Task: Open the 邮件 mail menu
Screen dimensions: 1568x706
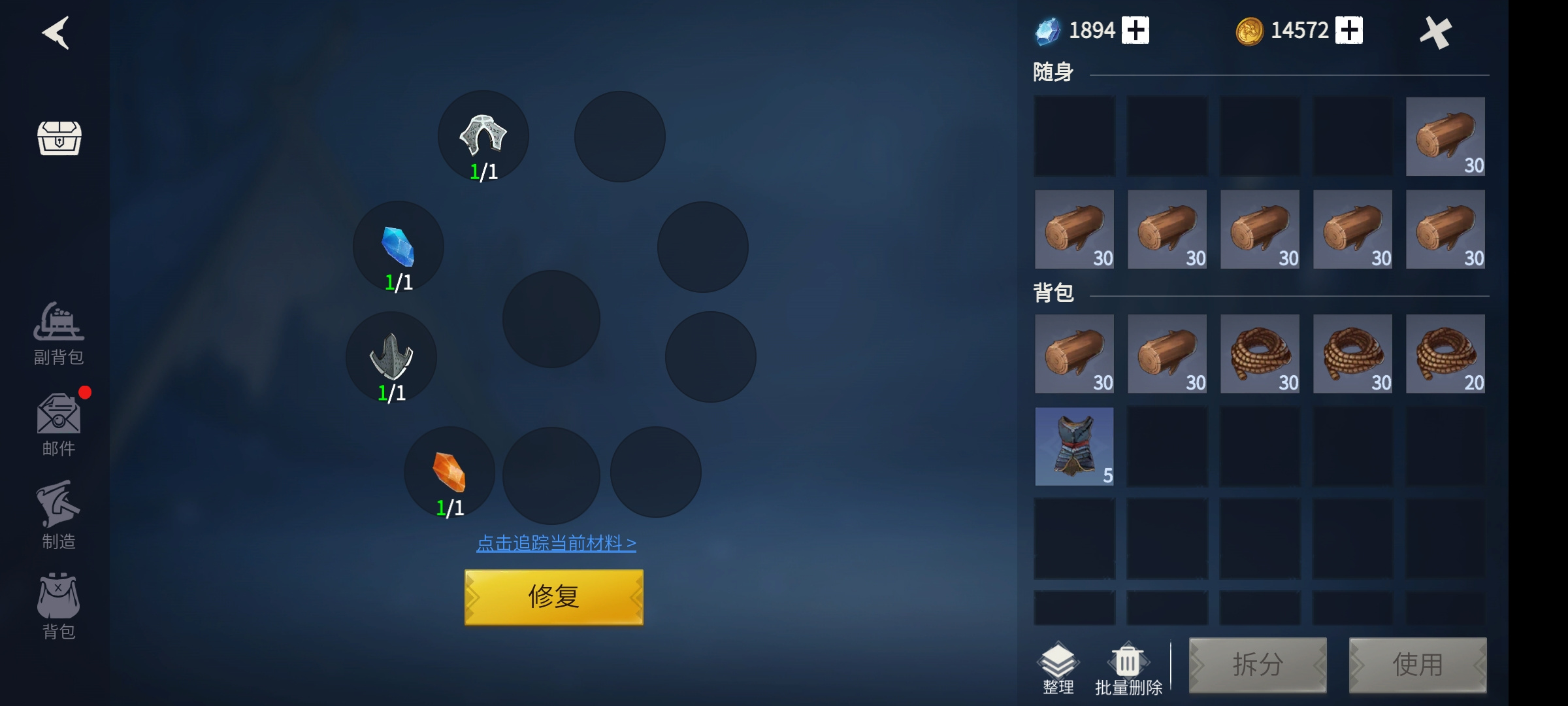Action: (59, 424)
